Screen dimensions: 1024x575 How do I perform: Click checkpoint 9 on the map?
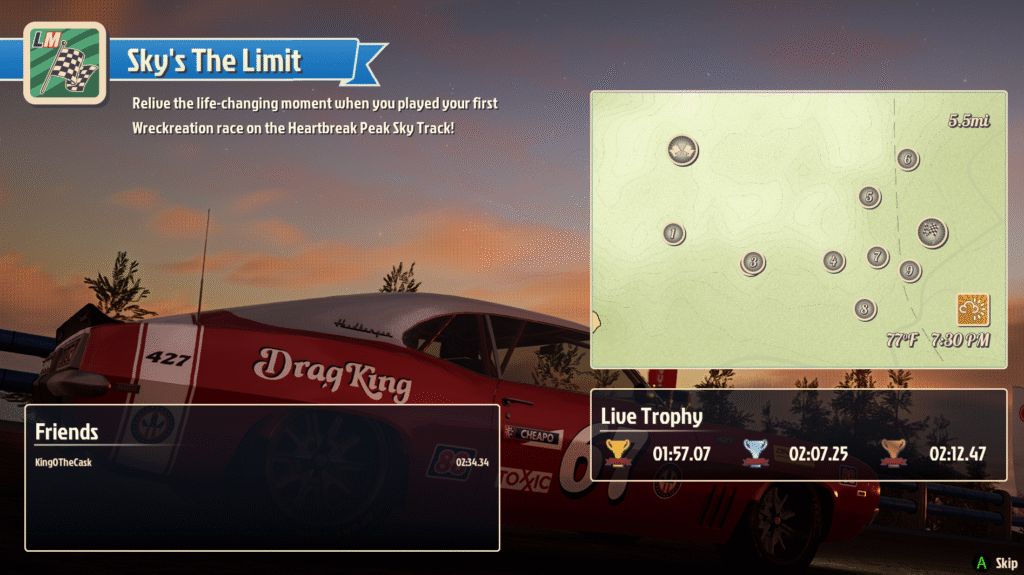909,270
